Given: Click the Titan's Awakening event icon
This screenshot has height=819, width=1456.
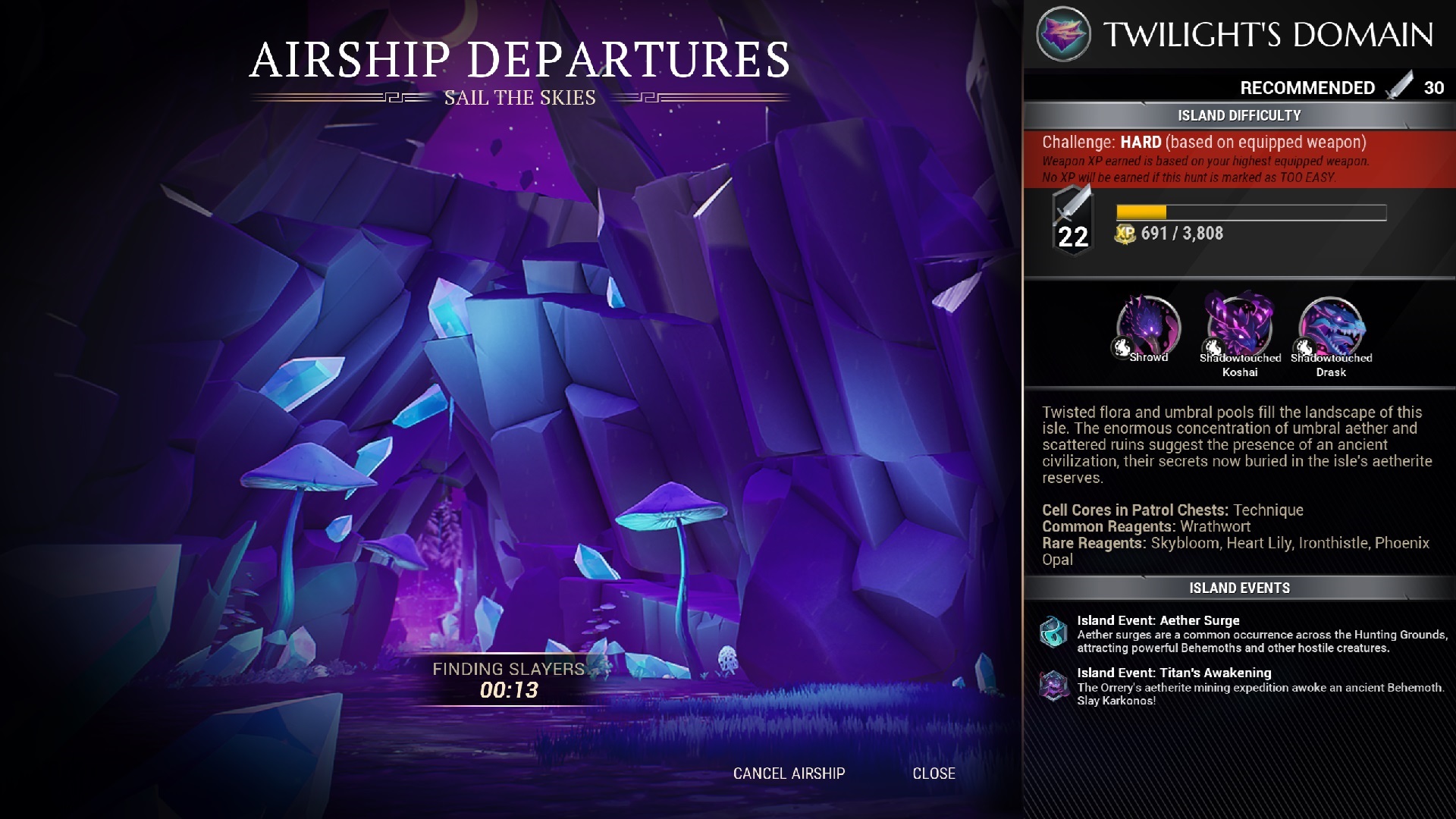Looking at the screenshot, I should point(1053,686).
